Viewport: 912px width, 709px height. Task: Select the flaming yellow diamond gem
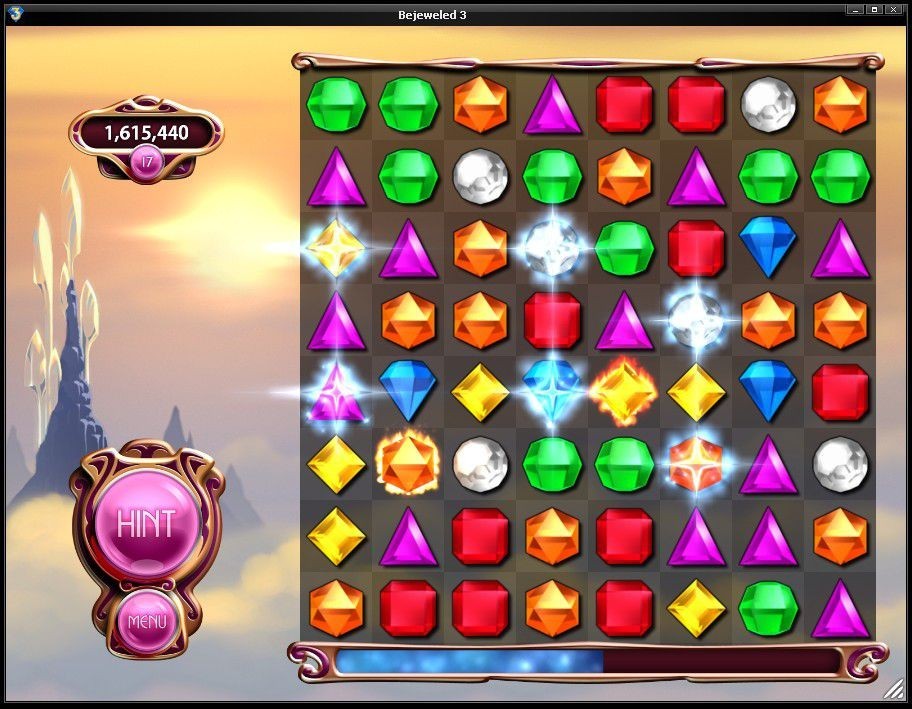coord(624,390)
